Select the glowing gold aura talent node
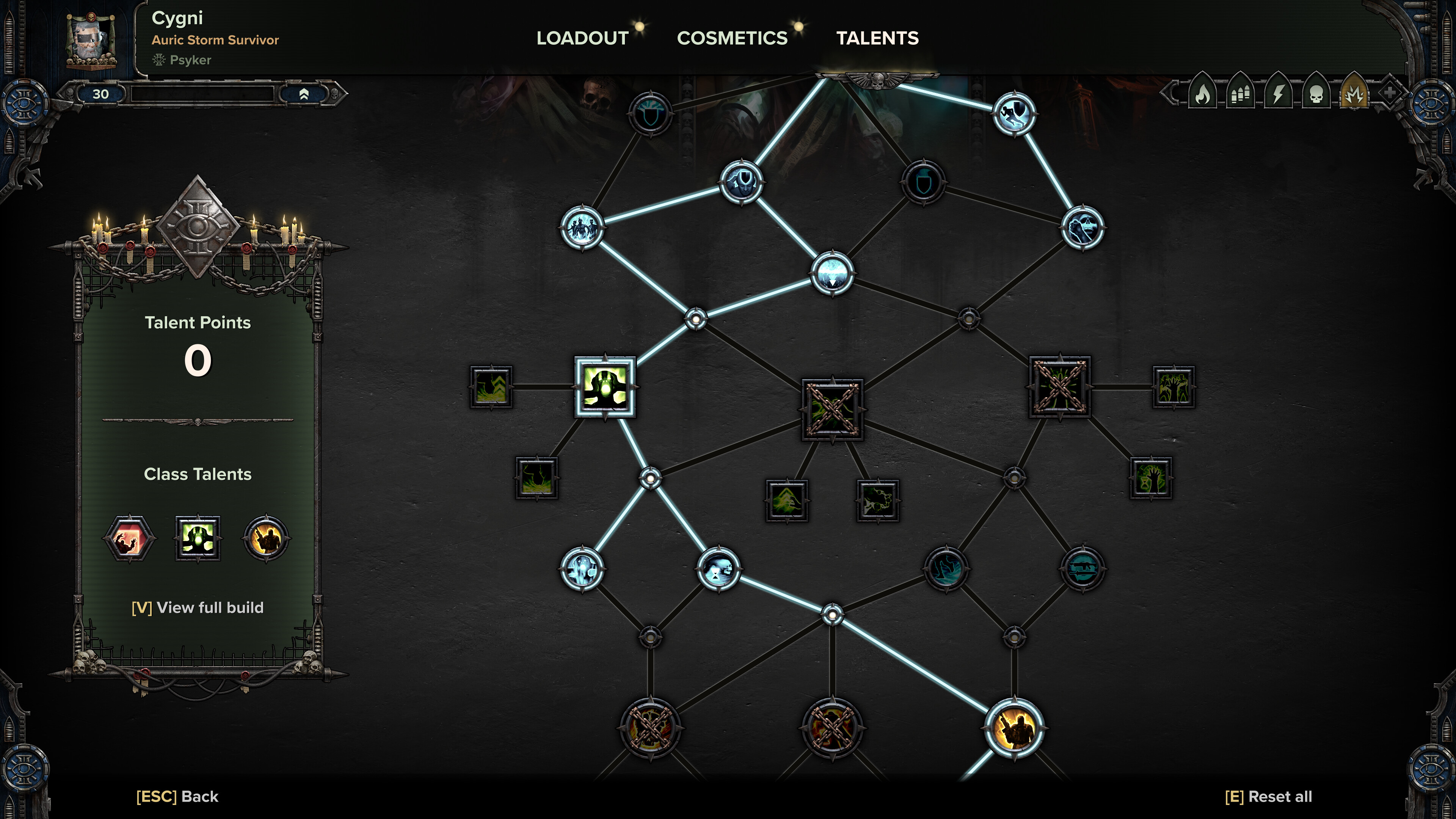1456x819 pixels. coord(1014,728)
